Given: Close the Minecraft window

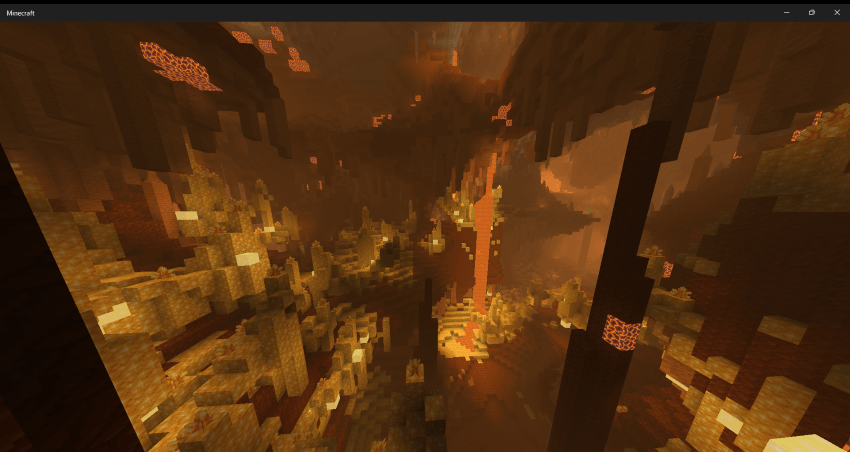Looking at the screenshot, I should tap(837, 12).
